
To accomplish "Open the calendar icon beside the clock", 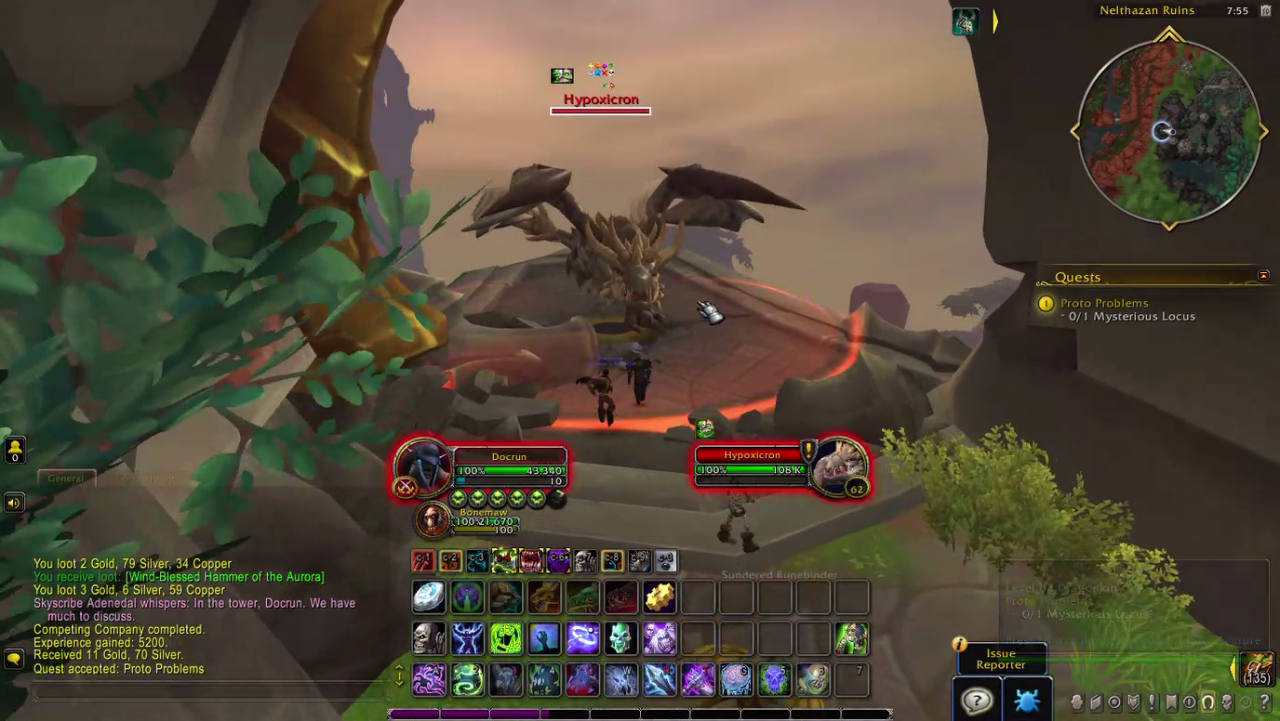I will pyautogui.click(x=1265, y=11).
